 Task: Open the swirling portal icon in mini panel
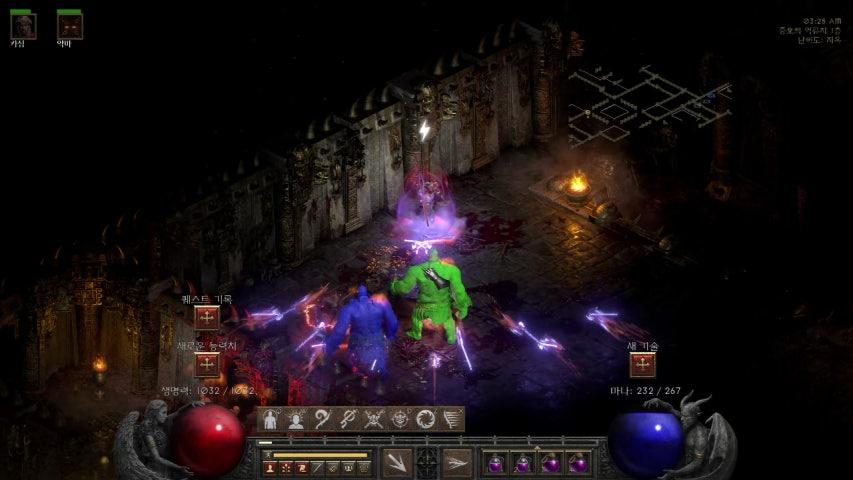pos(426,419)
